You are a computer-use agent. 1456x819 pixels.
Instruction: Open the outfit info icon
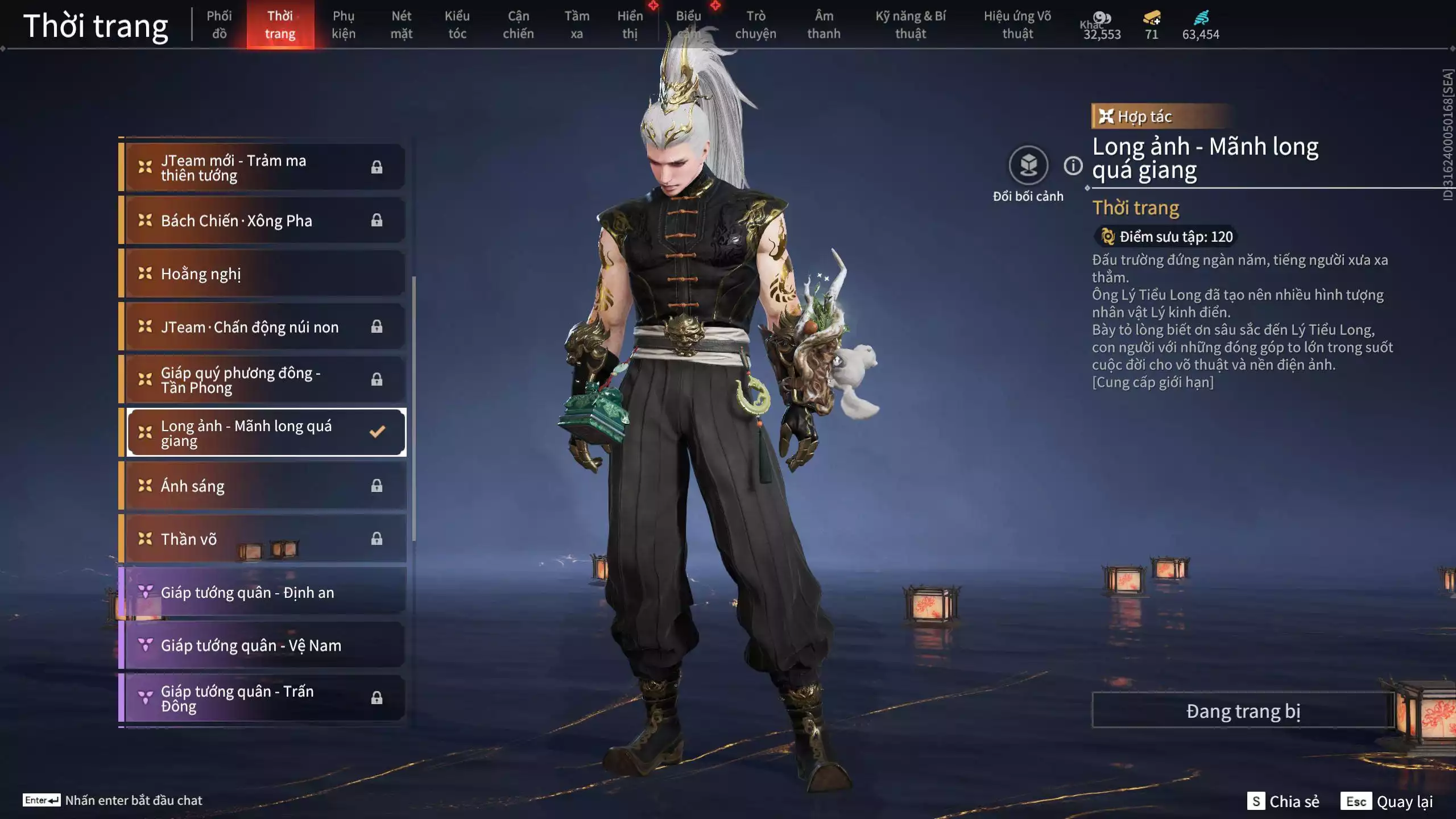point(1073,166)
